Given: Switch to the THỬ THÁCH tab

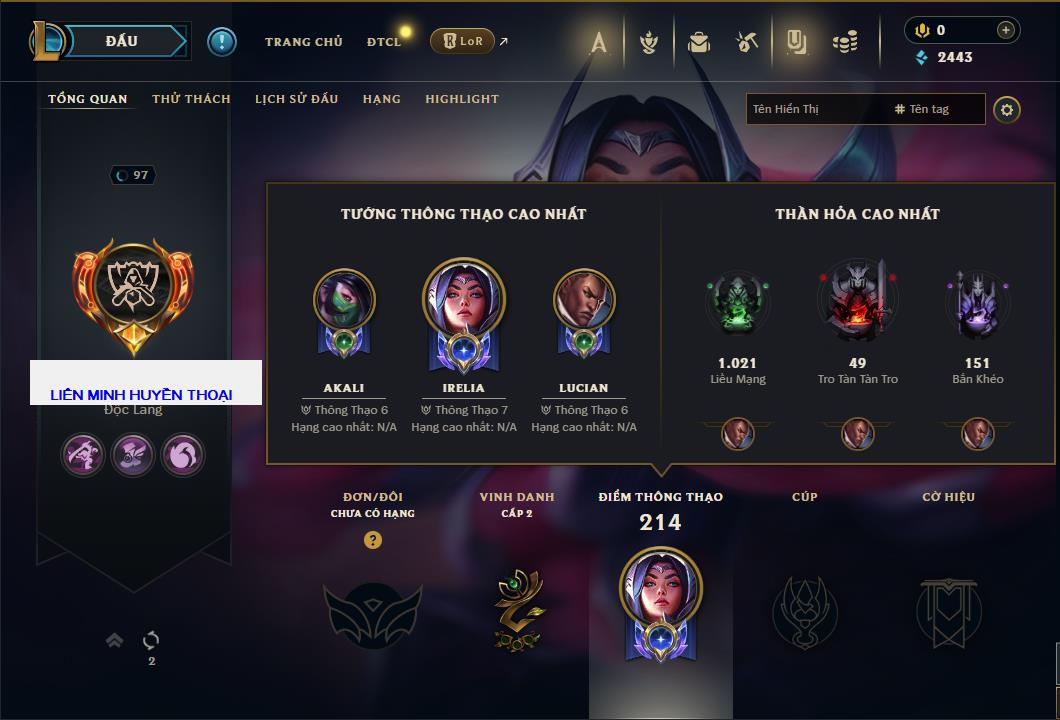Looking at the screenshot, I should click(191, 99).
